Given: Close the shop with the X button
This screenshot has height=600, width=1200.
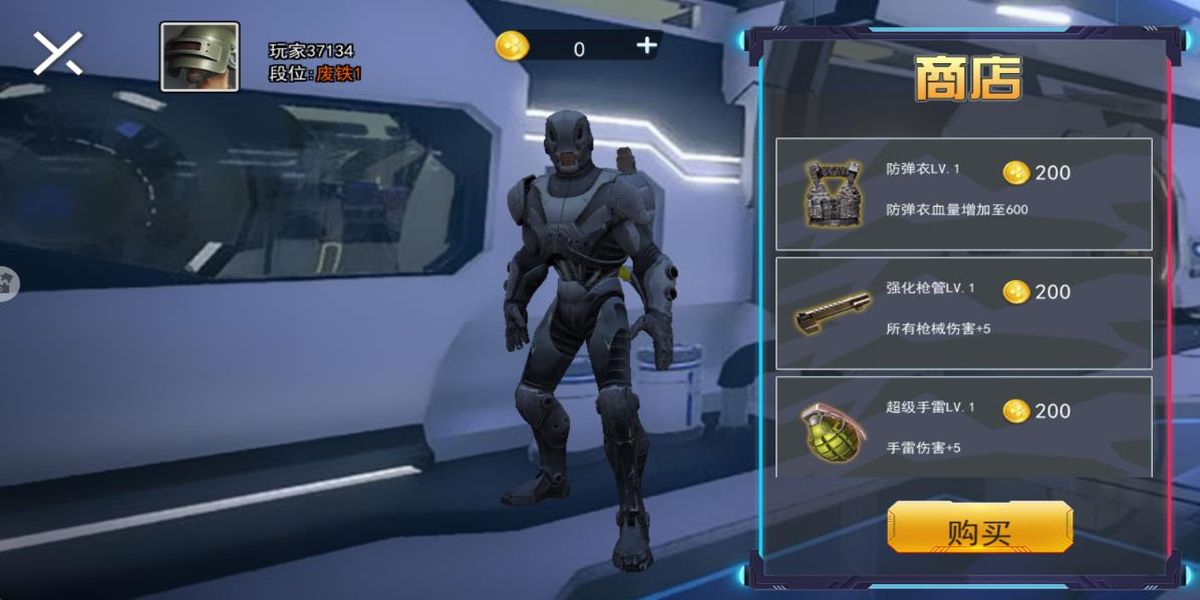Looking at the screenshot, I should pyautogui.click(x=58, y=53).
